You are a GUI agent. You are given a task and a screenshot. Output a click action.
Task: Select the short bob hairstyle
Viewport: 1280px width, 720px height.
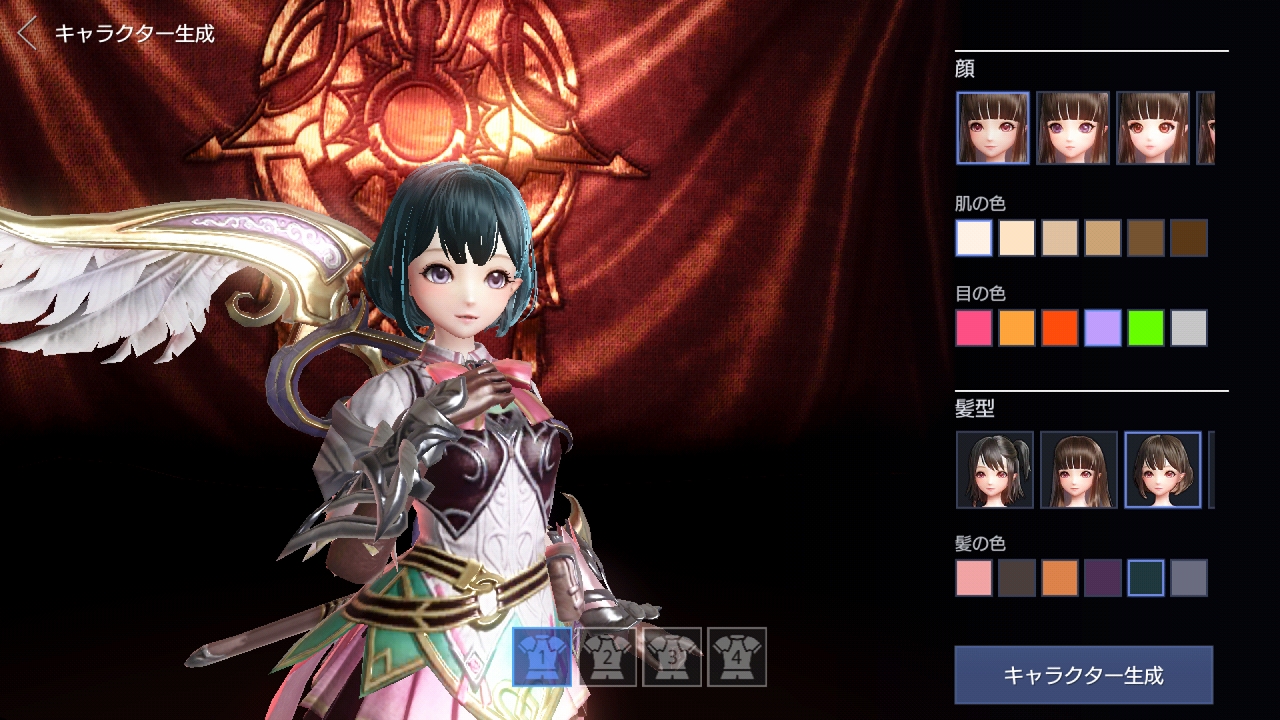tap(1163, 470)
